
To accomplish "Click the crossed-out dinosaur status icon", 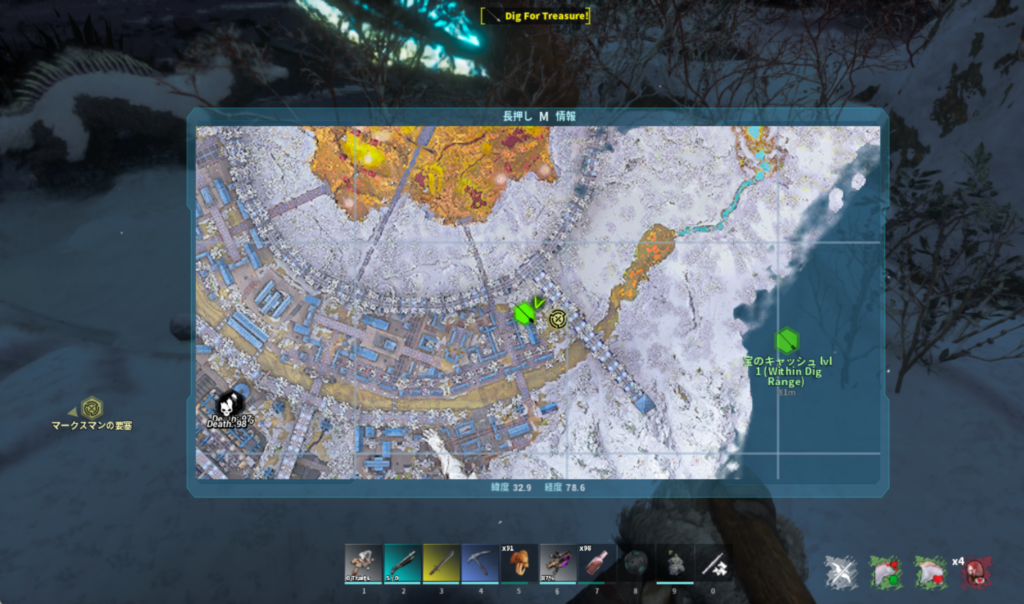I will pyautogui.click(x=840, y=572).
